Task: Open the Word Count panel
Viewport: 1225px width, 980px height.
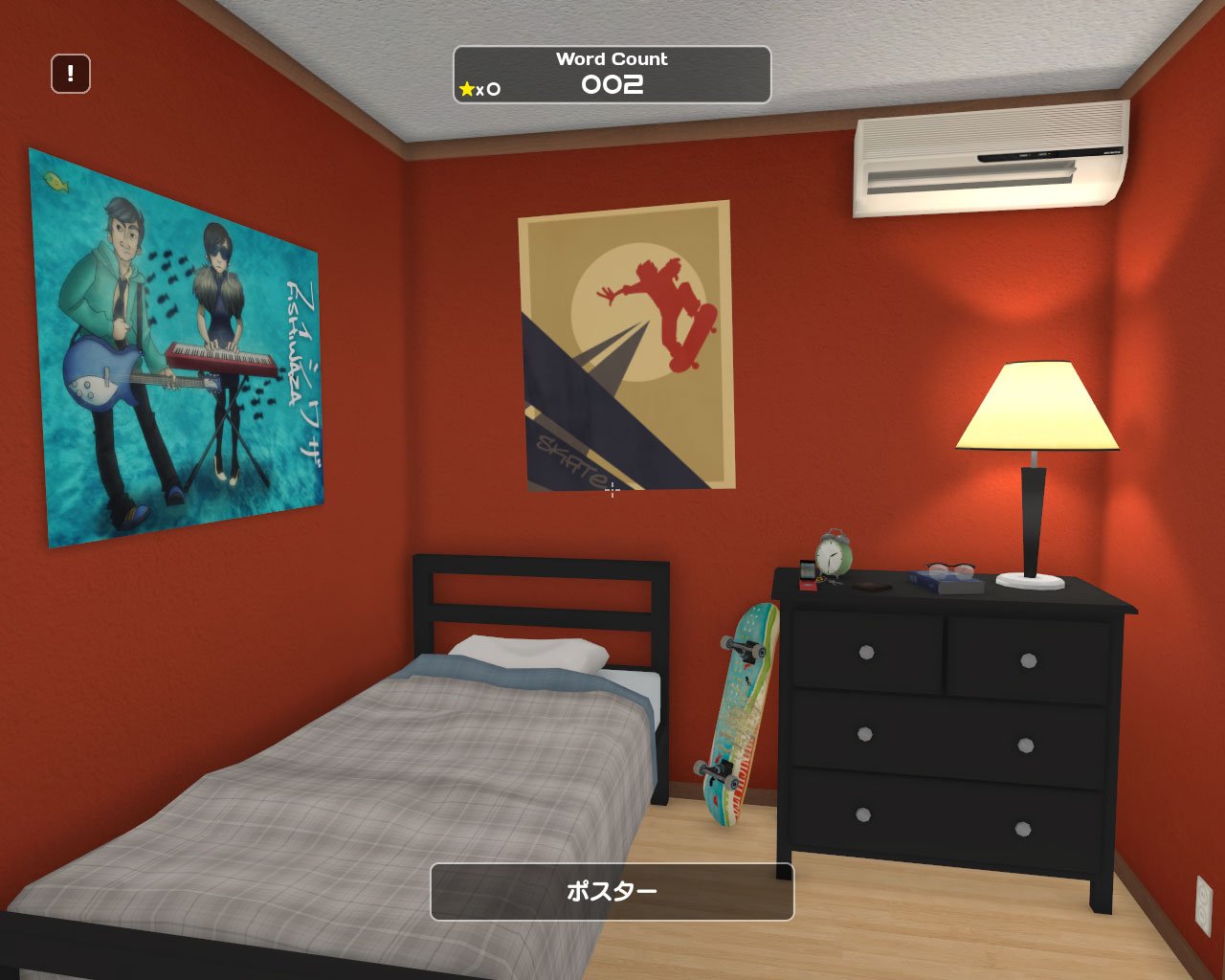Action: [611, 72]
